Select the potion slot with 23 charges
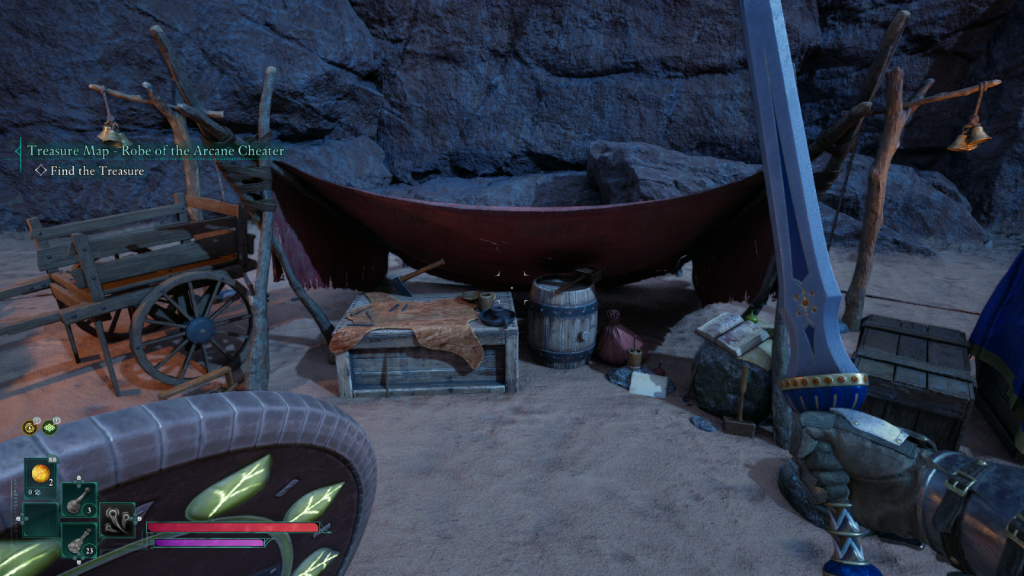The height and width of the screenshot is (576, 1024). coord(79,539)
